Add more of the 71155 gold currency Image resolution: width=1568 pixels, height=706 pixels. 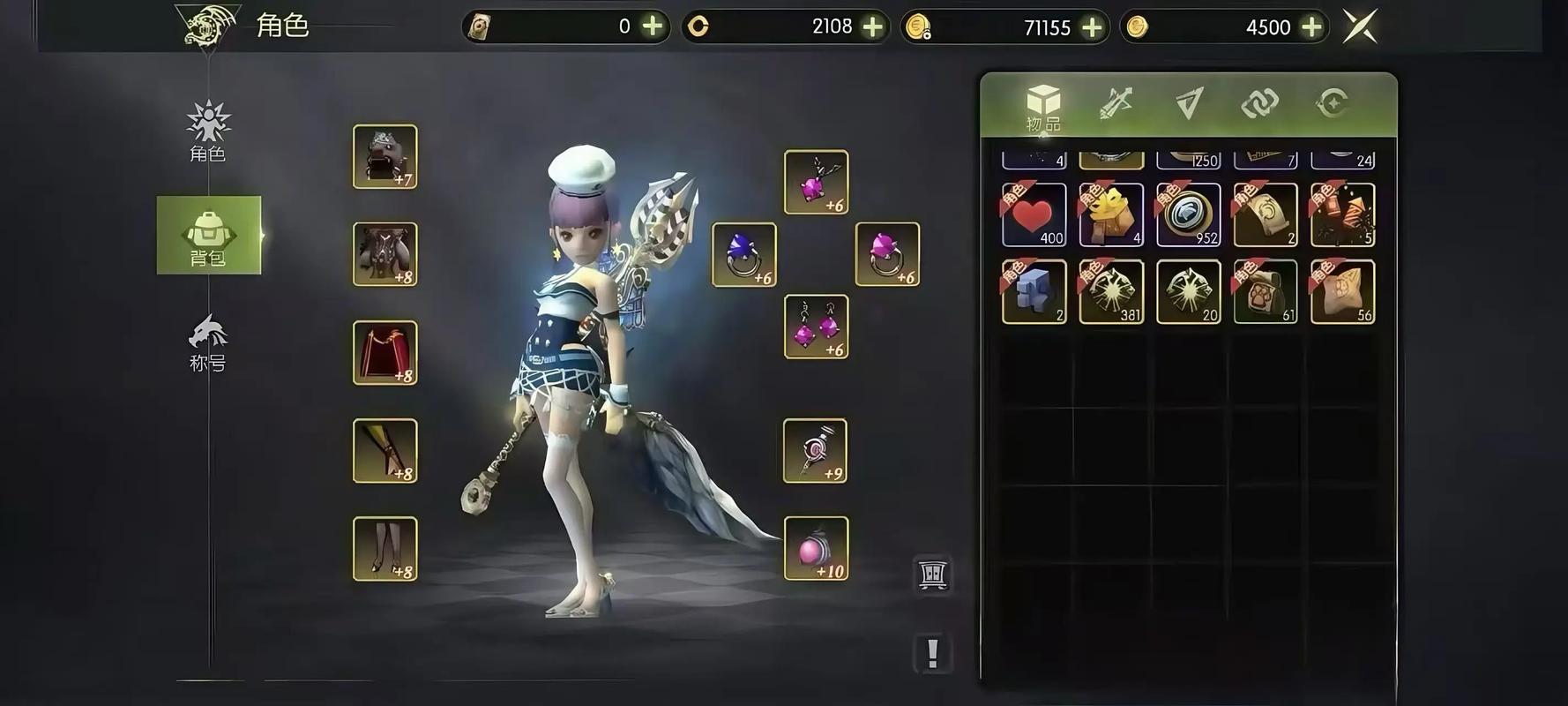pos(1092,27)
